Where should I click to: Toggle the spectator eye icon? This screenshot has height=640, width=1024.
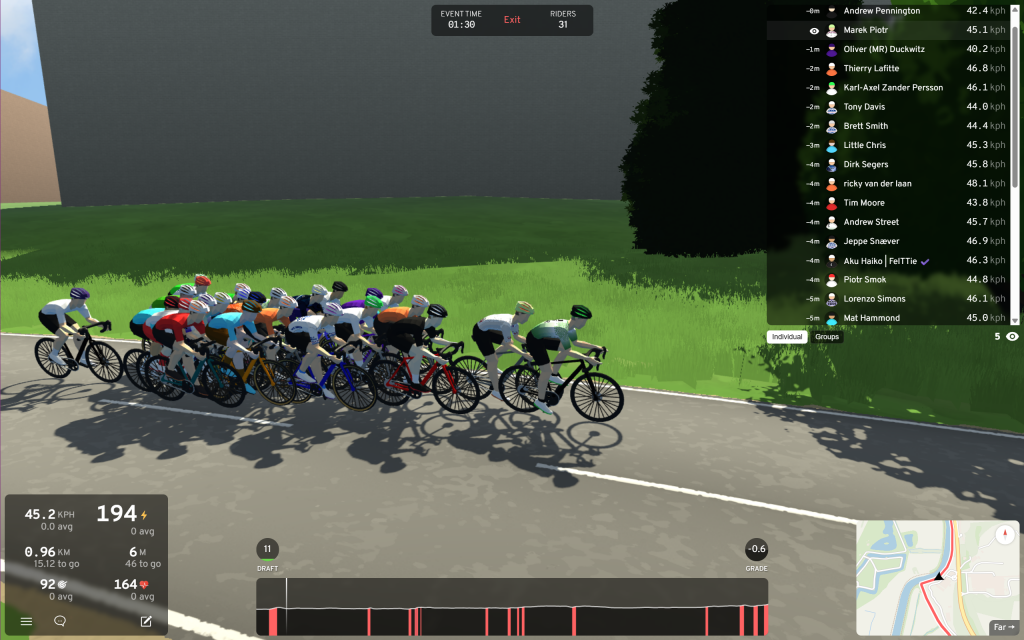1012,337
